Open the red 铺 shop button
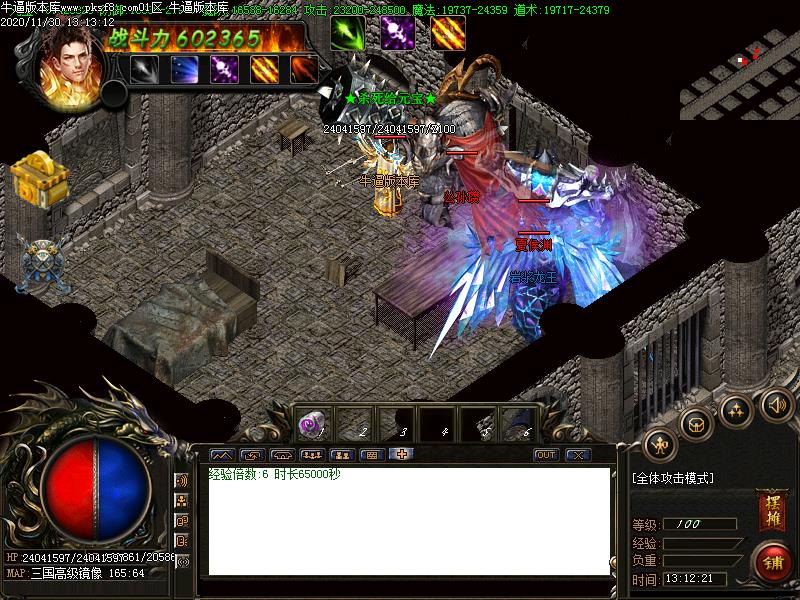Screen dimensions: 800x600 pos(770,560)
